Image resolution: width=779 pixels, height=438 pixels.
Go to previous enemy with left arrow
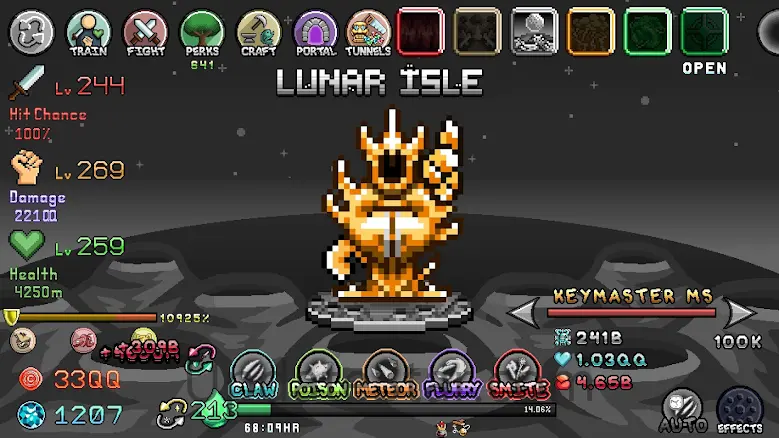tap(526, 314)
